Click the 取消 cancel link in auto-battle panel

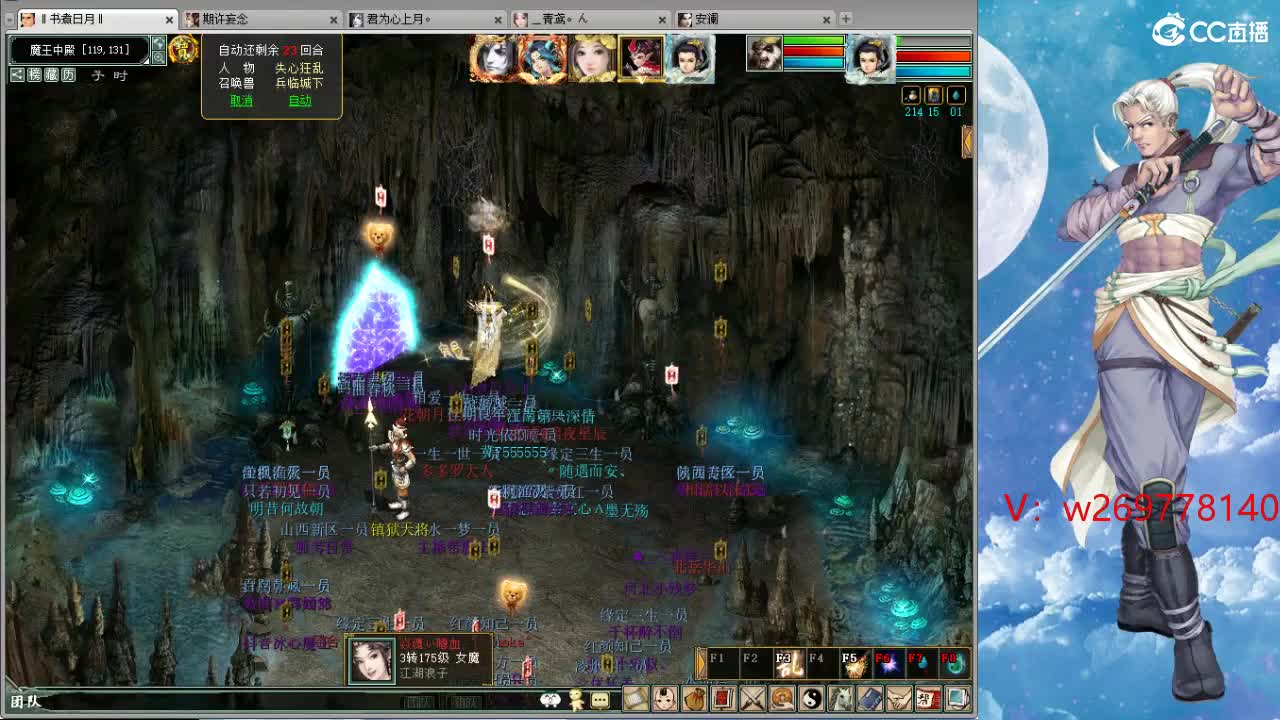coord(243,100)
